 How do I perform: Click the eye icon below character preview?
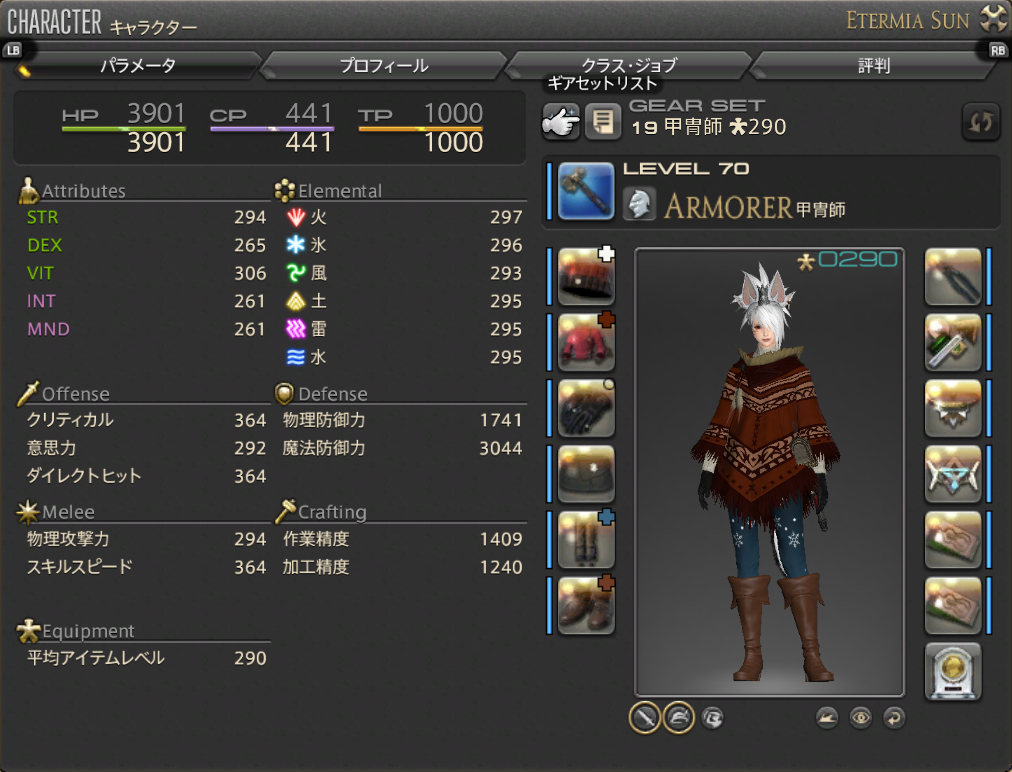pos(860,717)
